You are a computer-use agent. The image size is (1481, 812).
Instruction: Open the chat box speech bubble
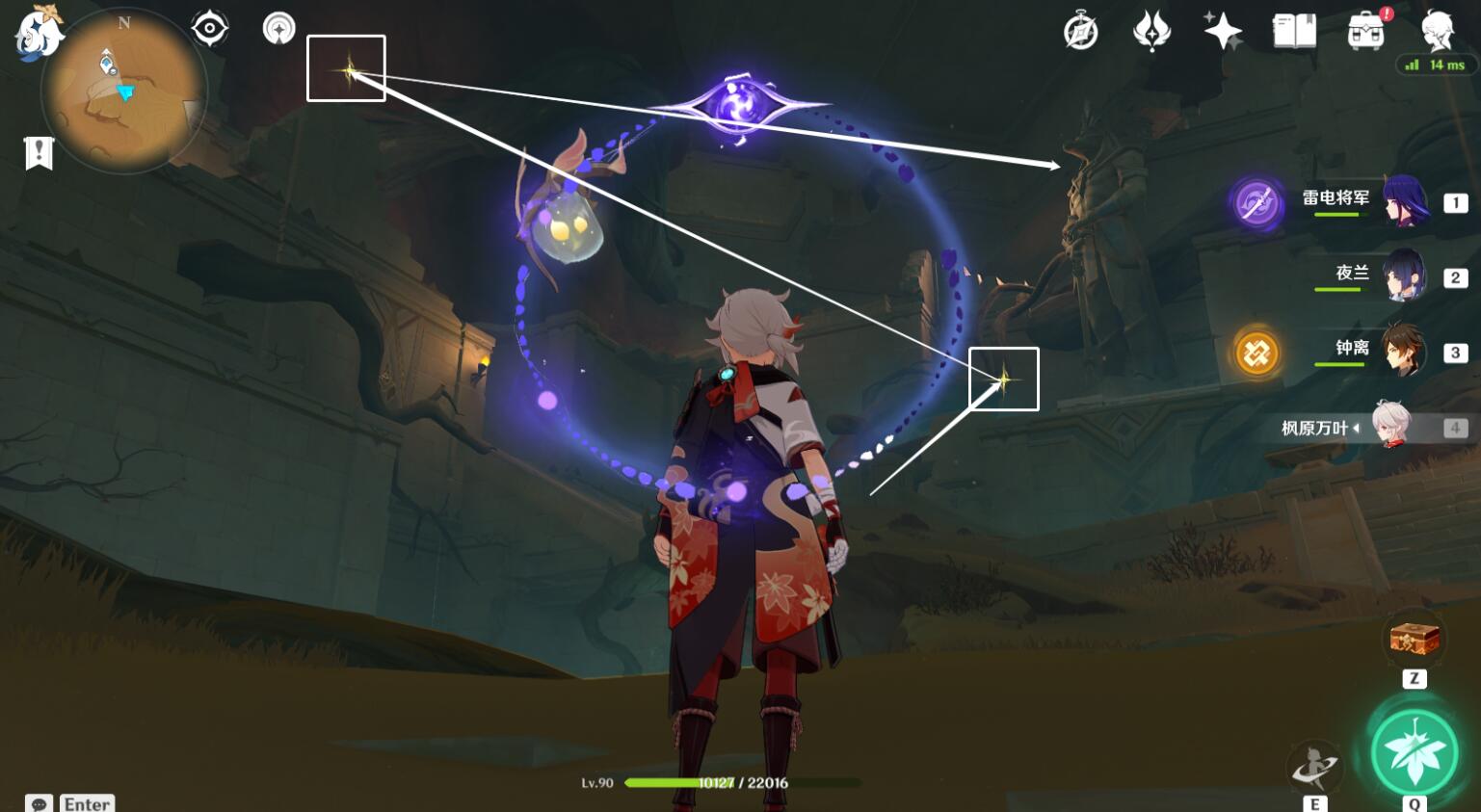click(39, 803)
